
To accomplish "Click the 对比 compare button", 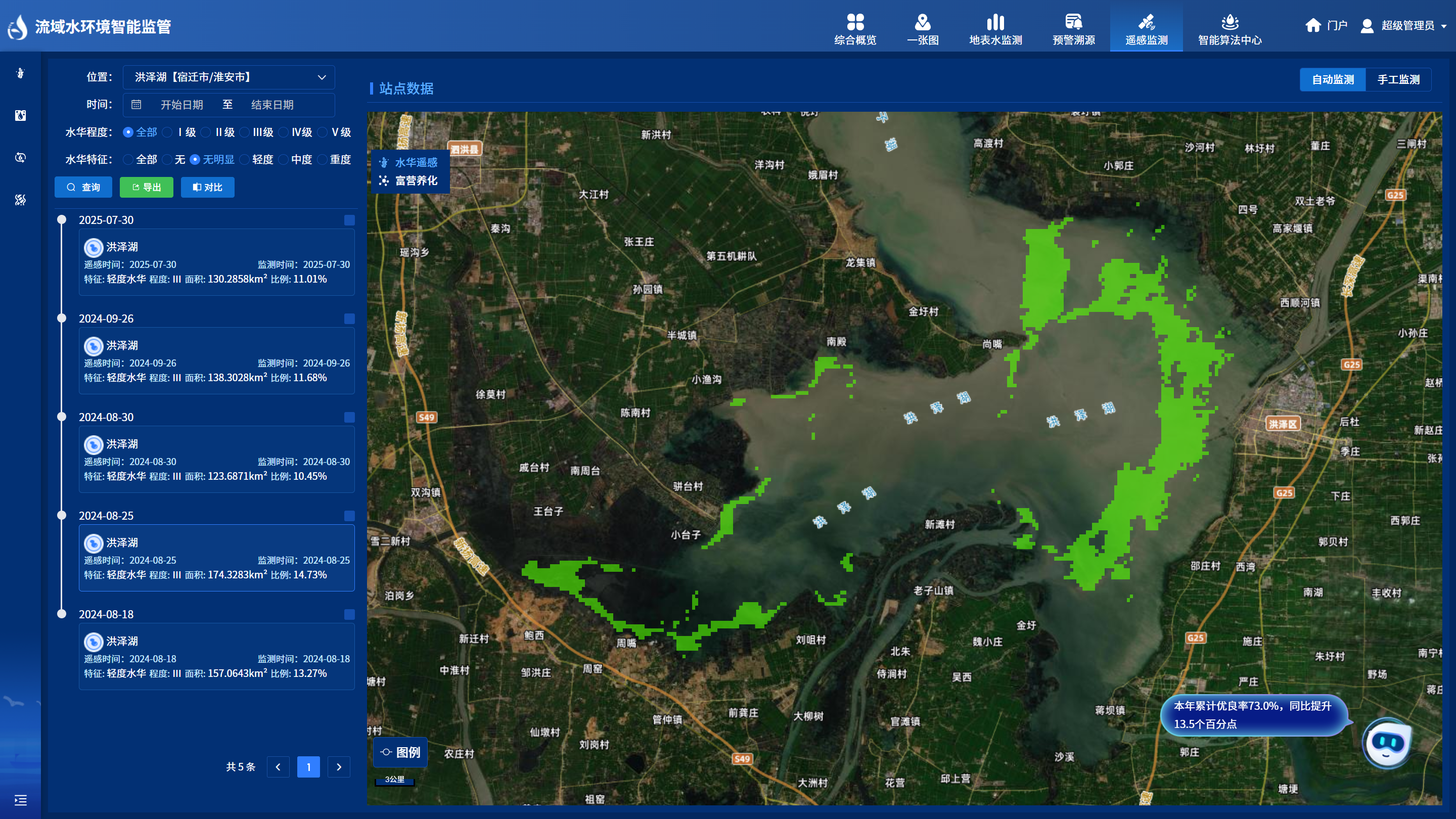I will tap(207, 187).
